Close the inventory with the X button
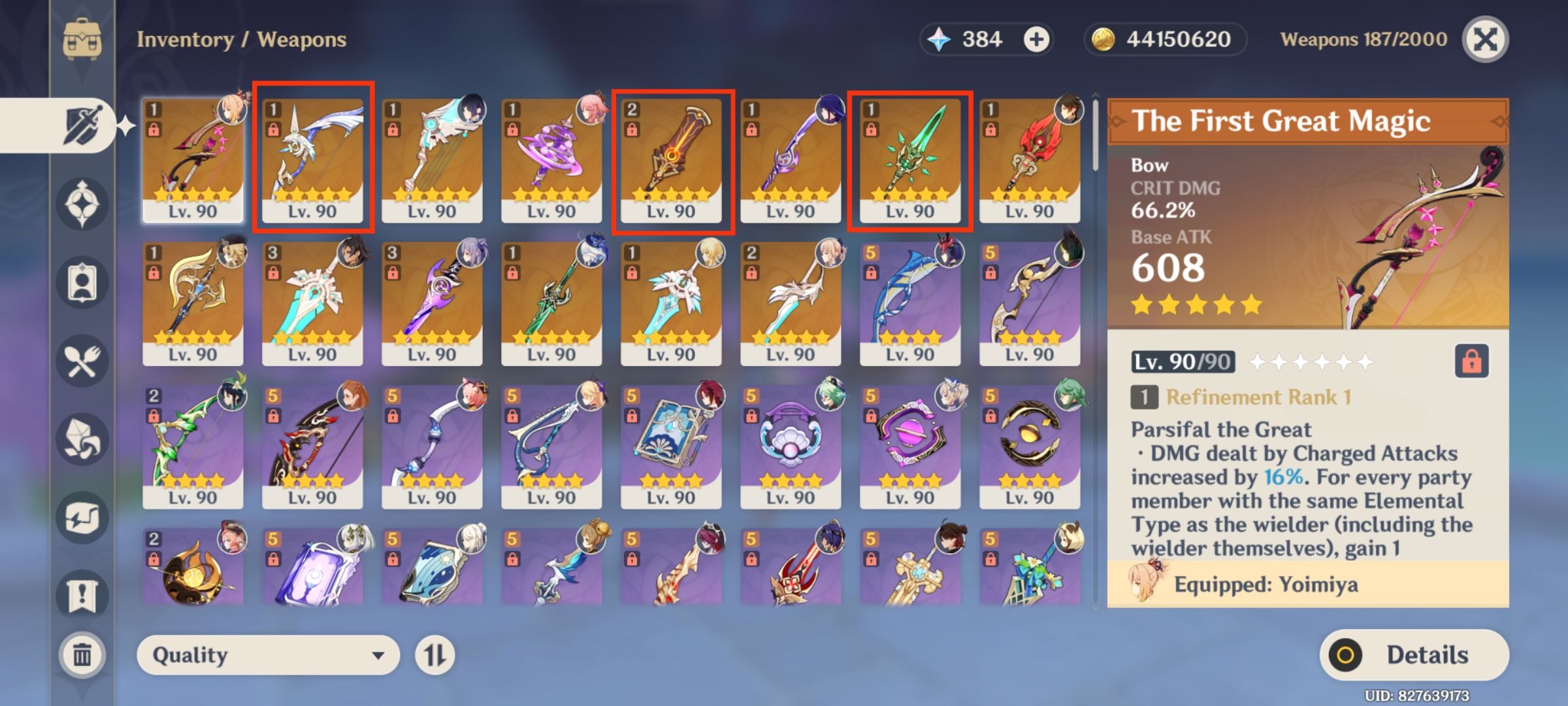This screenshot has width=1568, height=706. pos(1484,39)
